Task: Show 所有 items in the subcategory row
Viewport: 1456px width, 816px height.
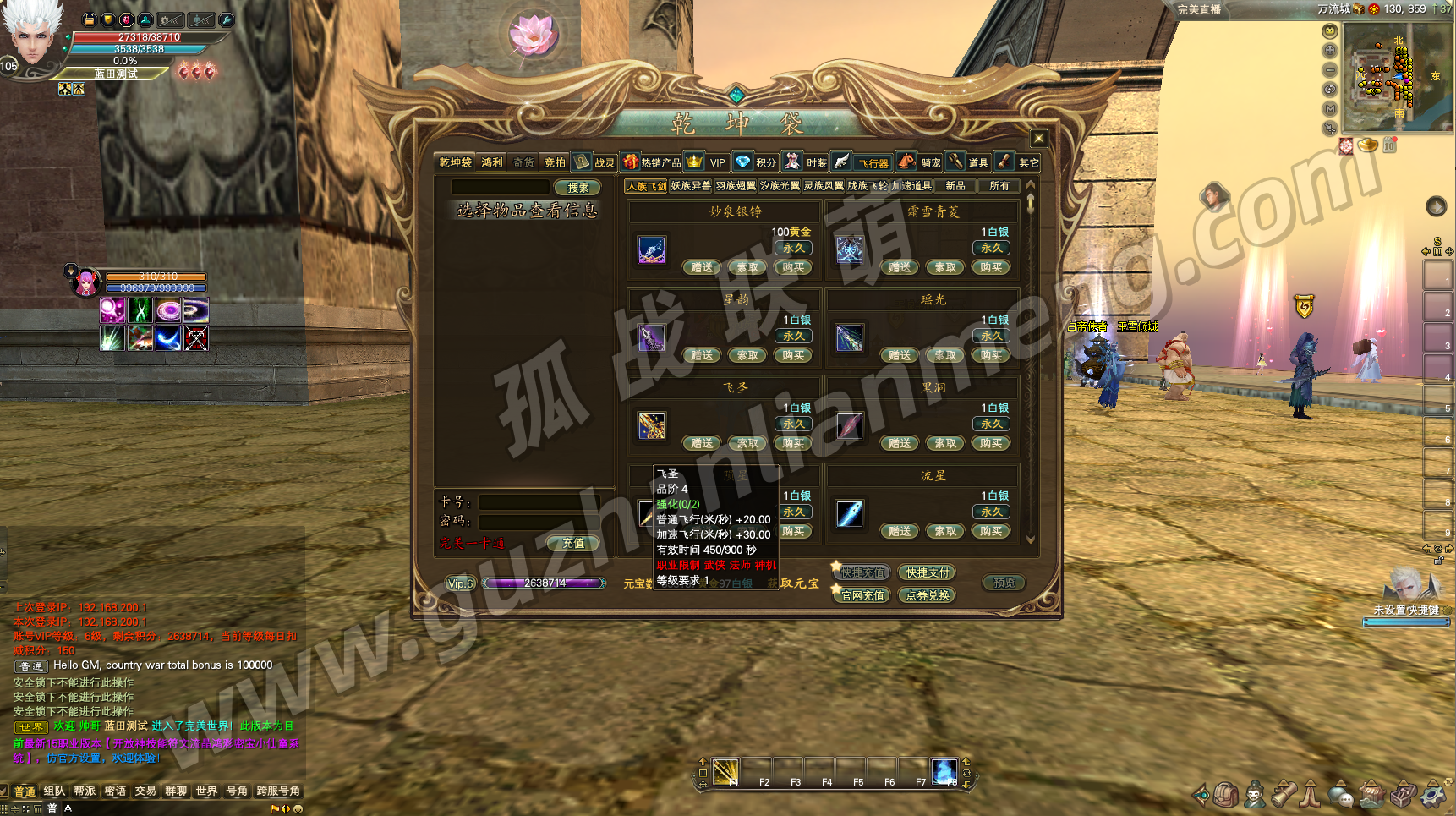Action: pyautogui.click(x=999, y=186)
